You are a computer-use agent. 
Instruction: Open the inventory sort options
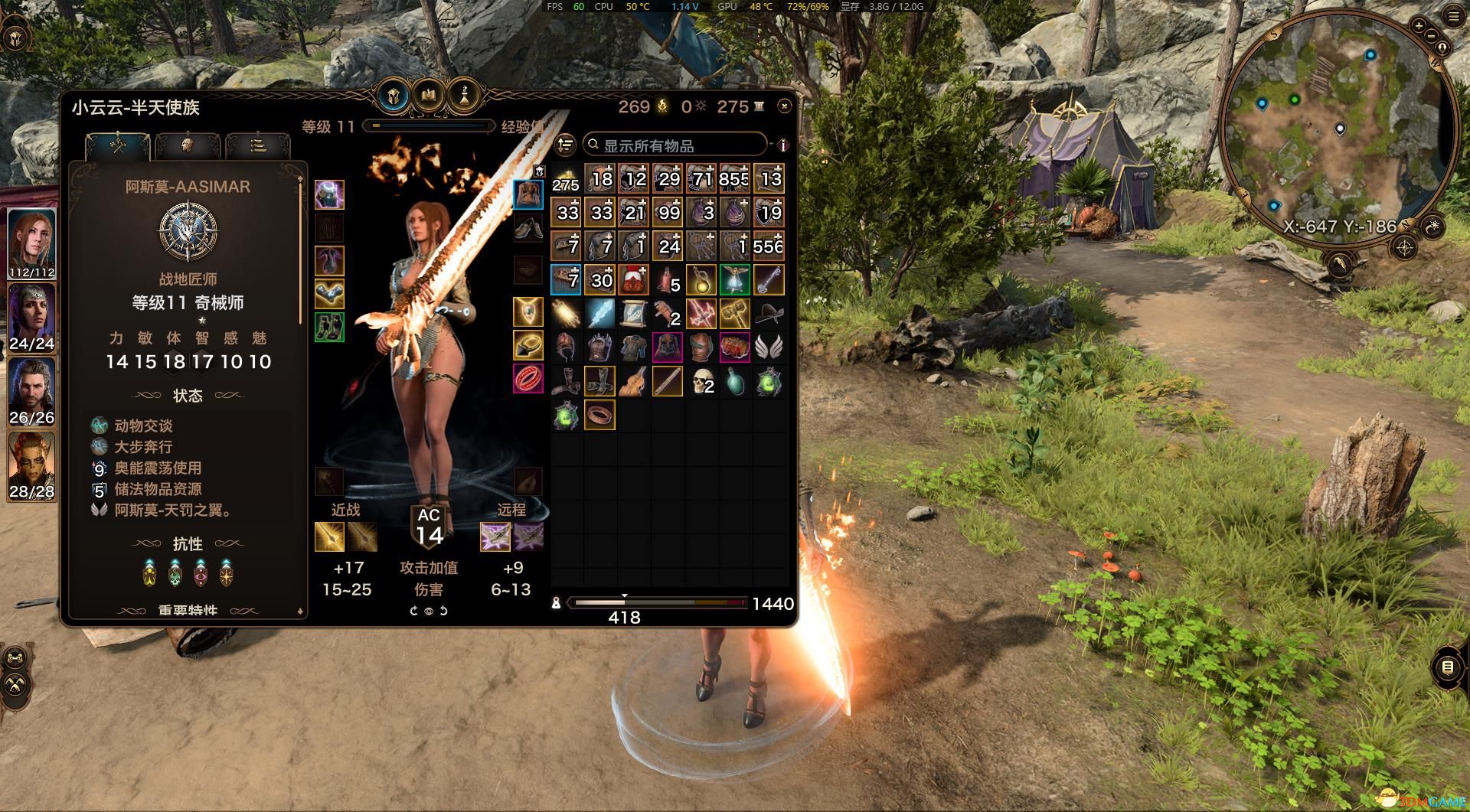pos(565,145)
